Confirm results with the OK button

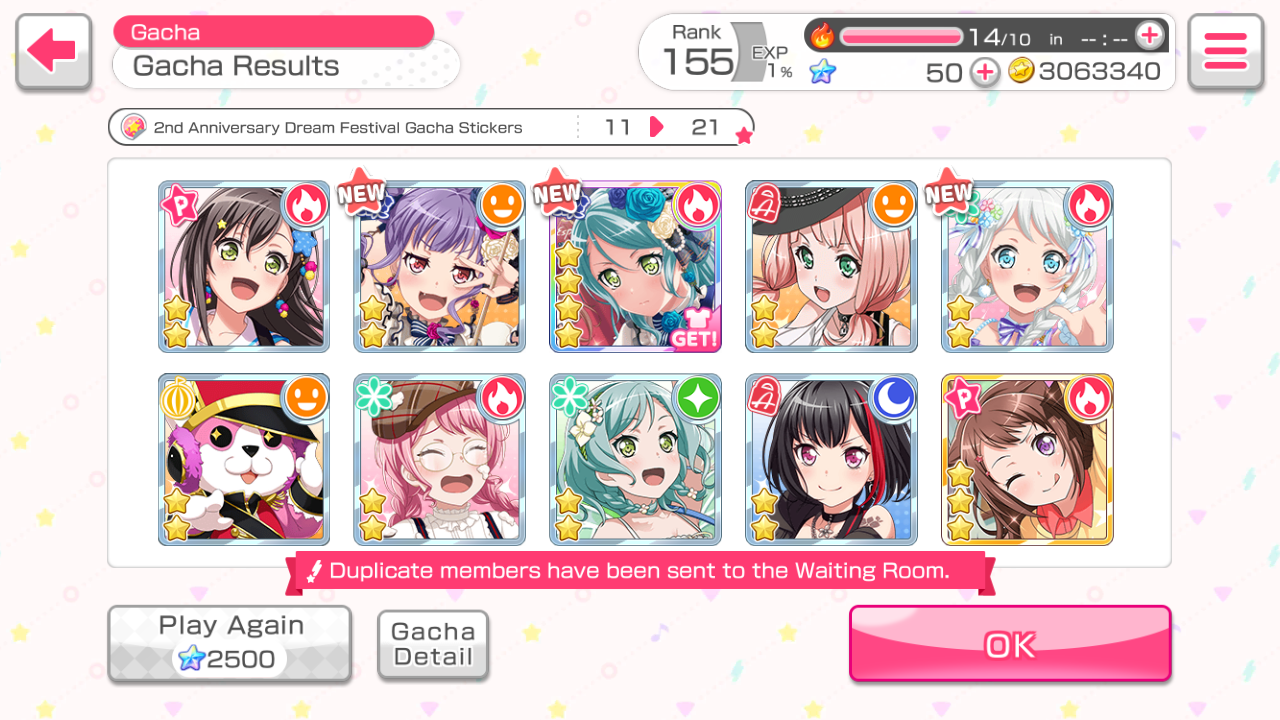pos(1010,644)
